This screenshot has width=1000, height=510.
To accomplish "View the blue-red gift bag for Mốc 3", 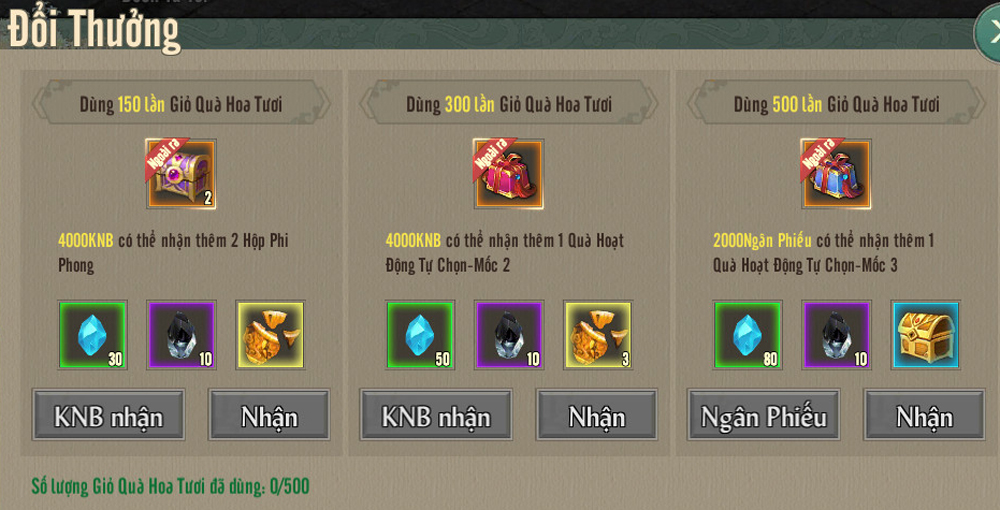I will tap(836, 174).
